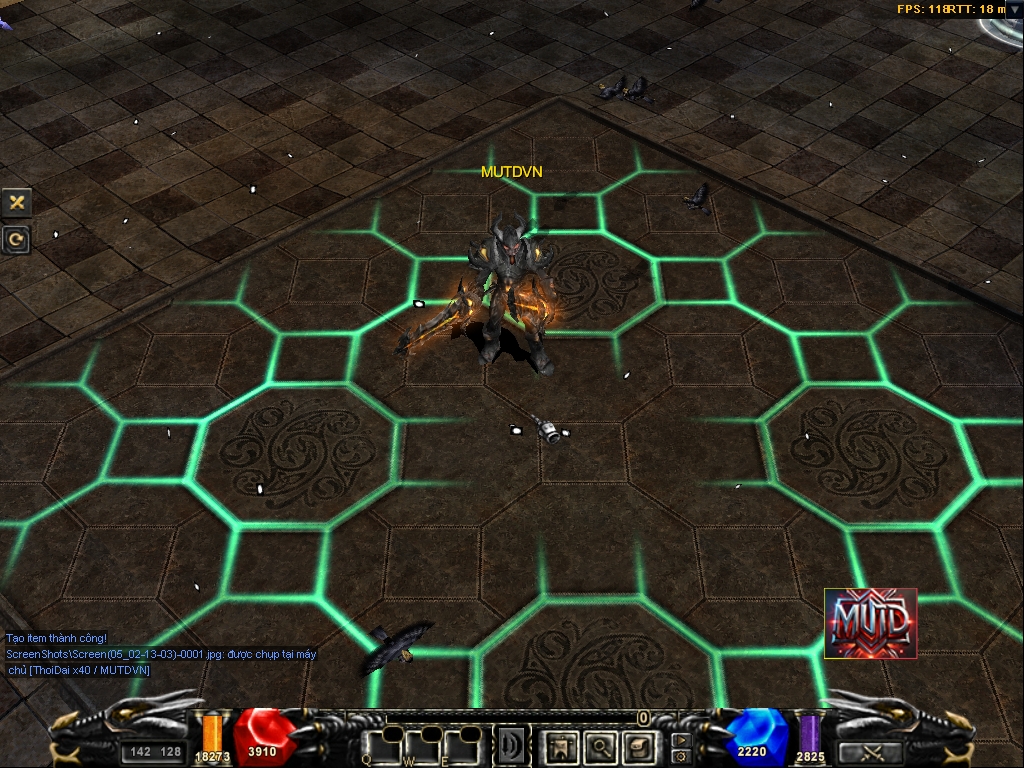Select the Q quick item slot
The image size is (1024, 768).
(x=384, y=745)
